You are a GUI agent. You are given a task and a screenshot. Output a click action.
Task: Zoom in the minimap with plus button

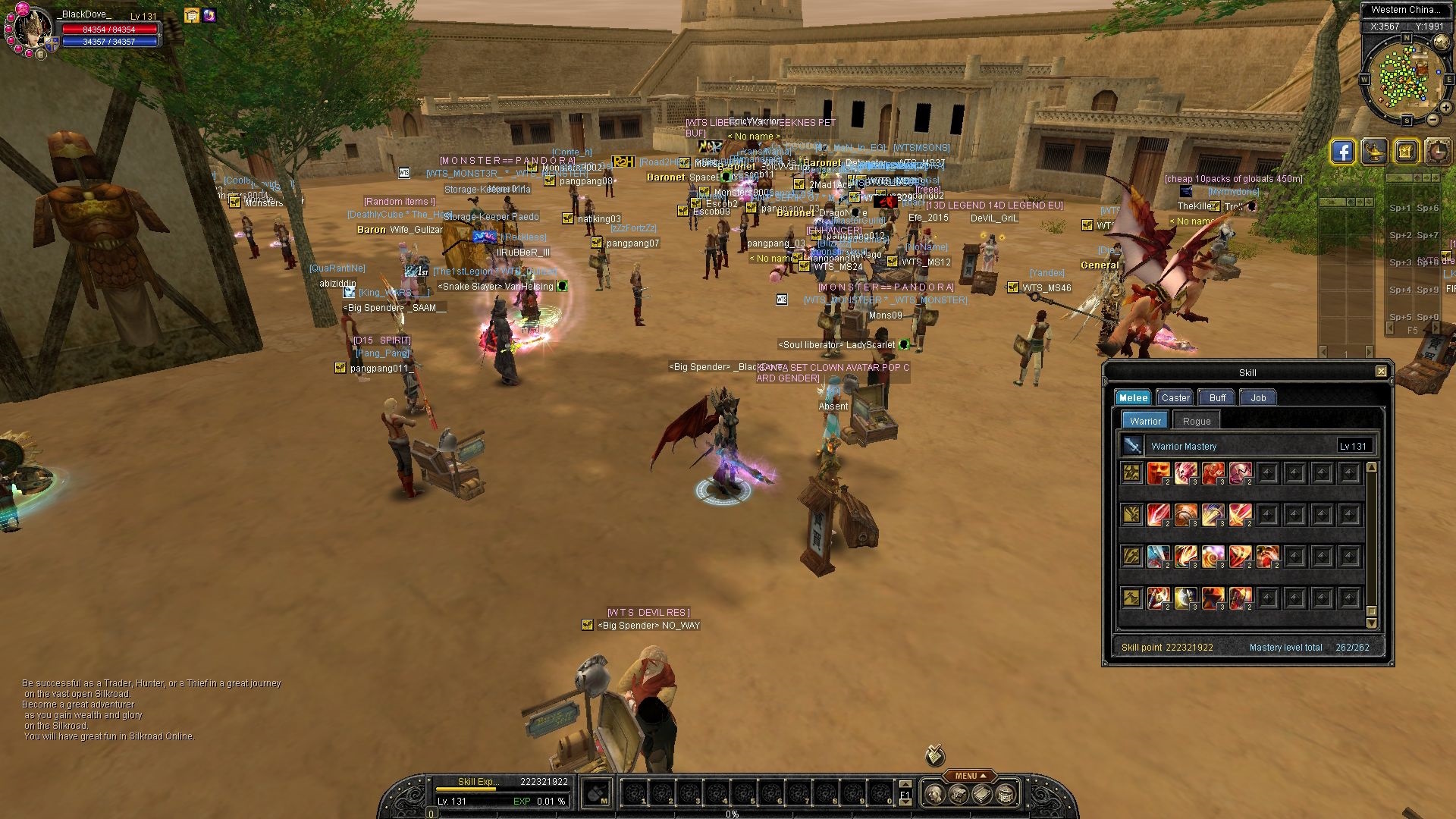[1446, 108]
